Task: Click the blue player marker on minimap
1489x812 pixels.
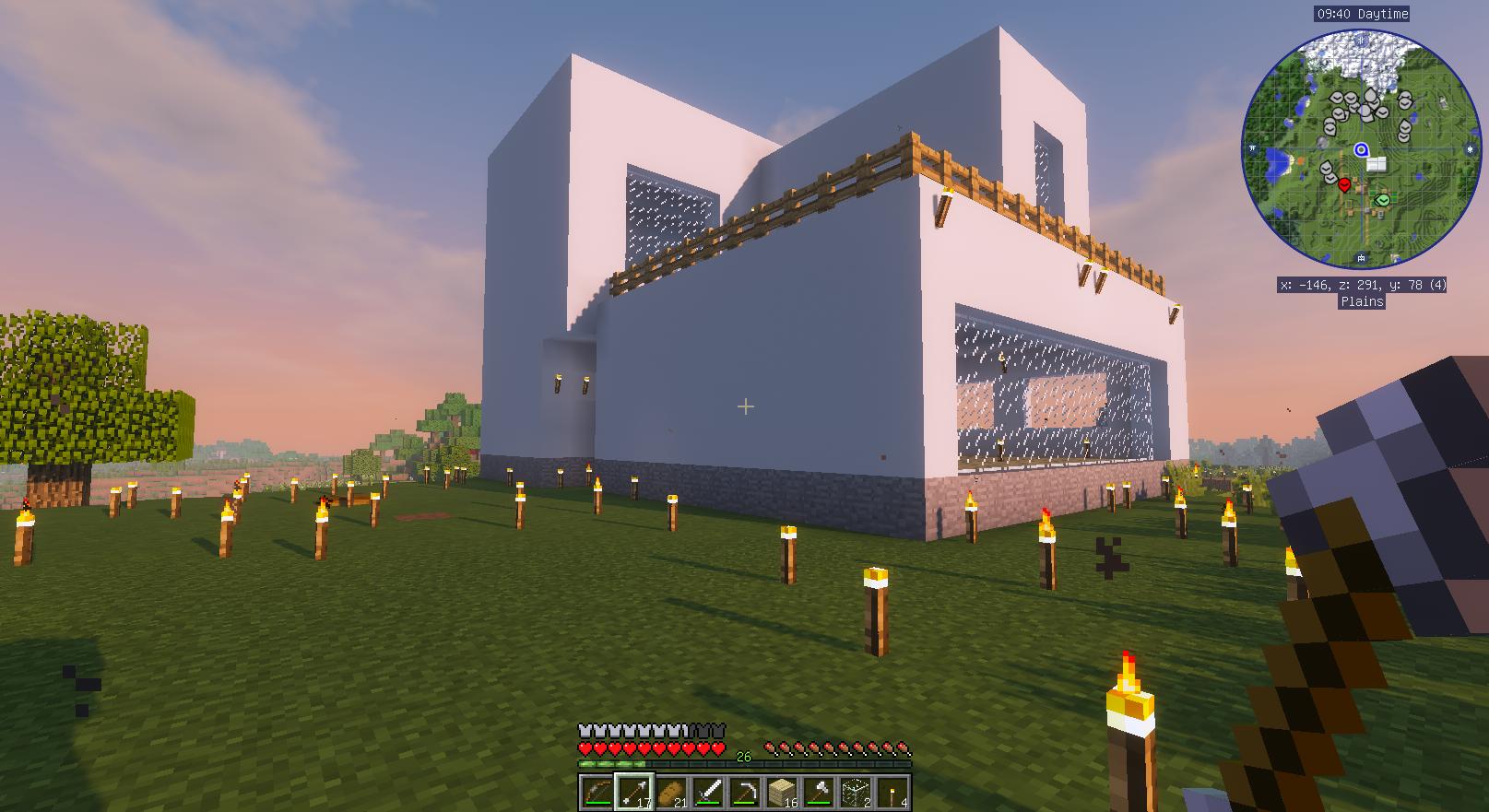Action: 1361,149
